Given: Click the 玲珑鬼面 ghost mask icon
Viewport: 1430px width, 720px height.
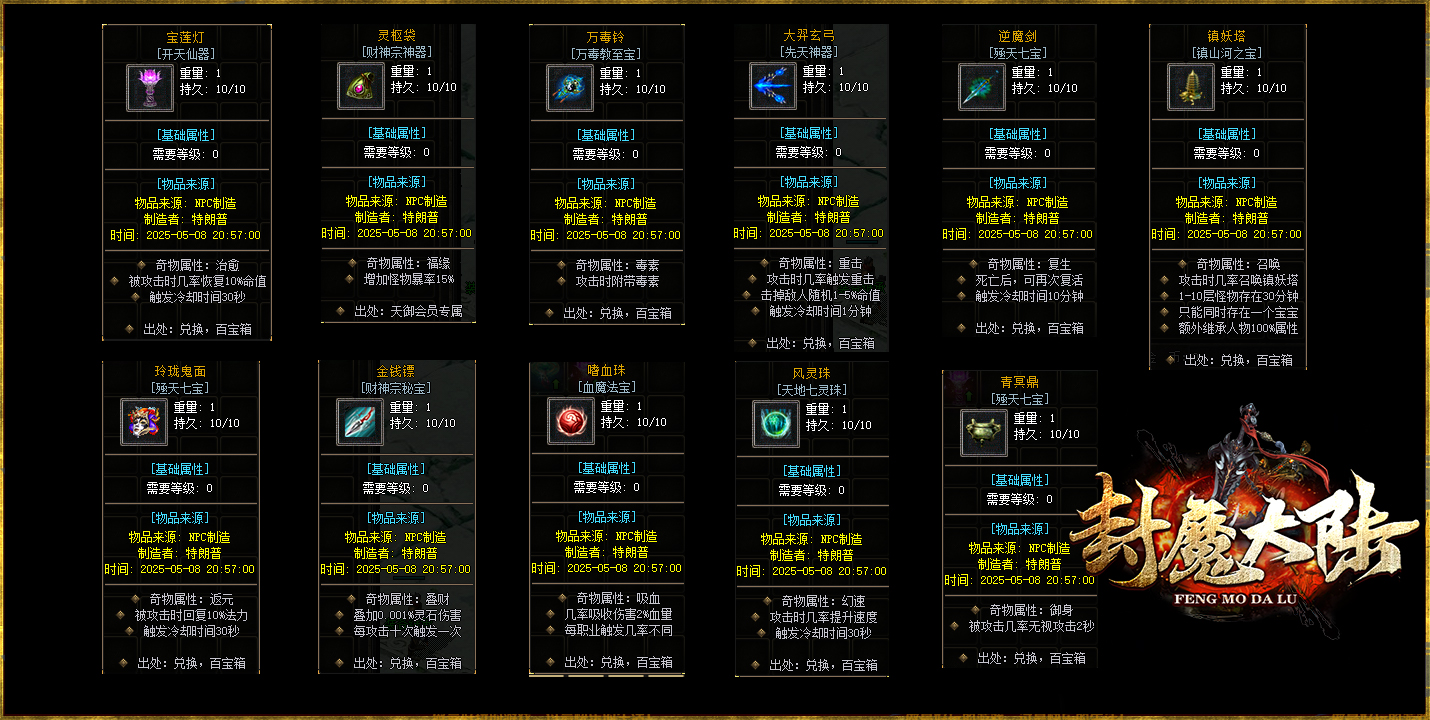Looking at the screenshot, I should [144, 421].
